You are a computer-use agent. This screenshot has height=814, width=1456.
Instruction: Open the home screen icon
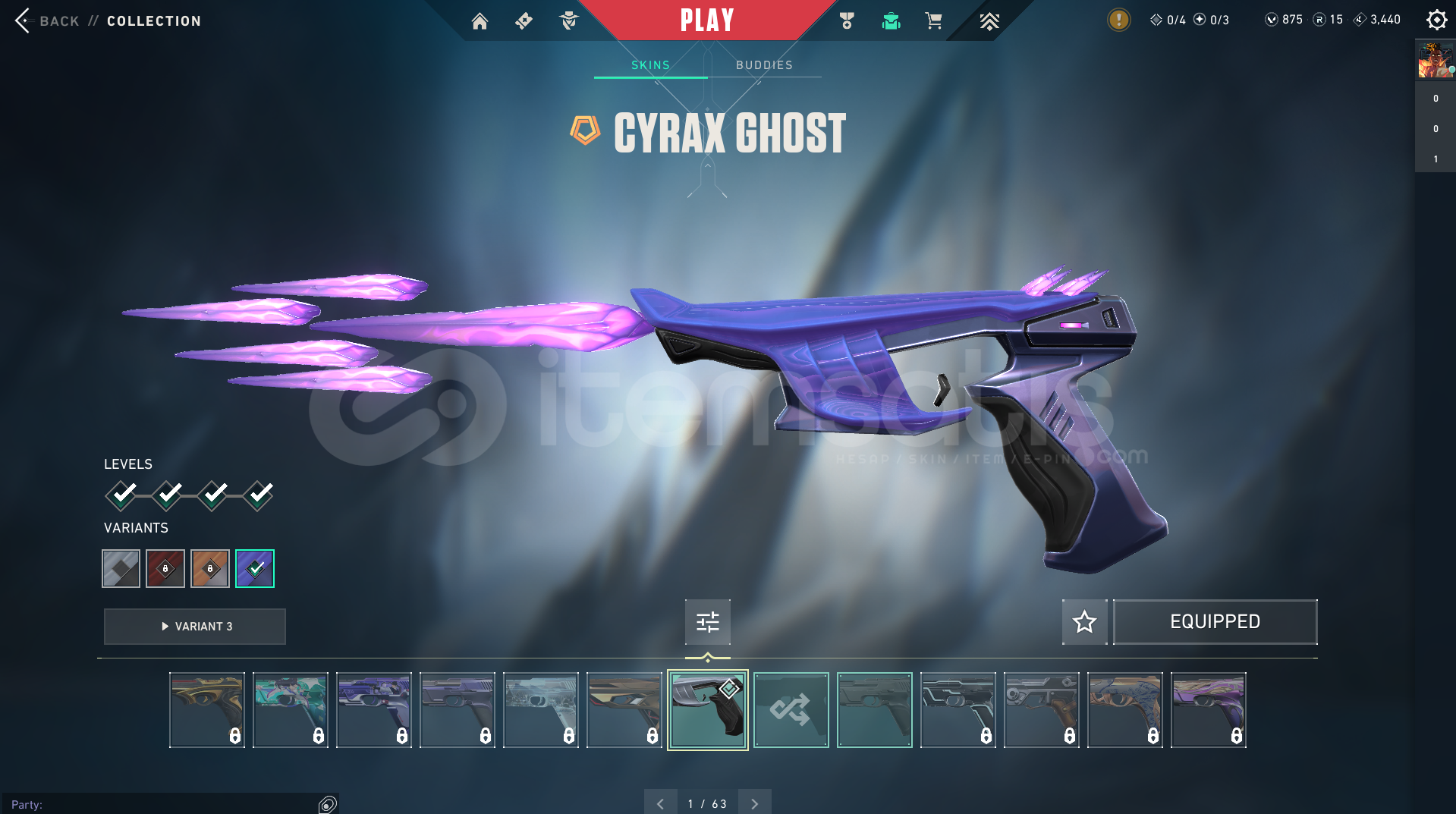tap(480, 21)
